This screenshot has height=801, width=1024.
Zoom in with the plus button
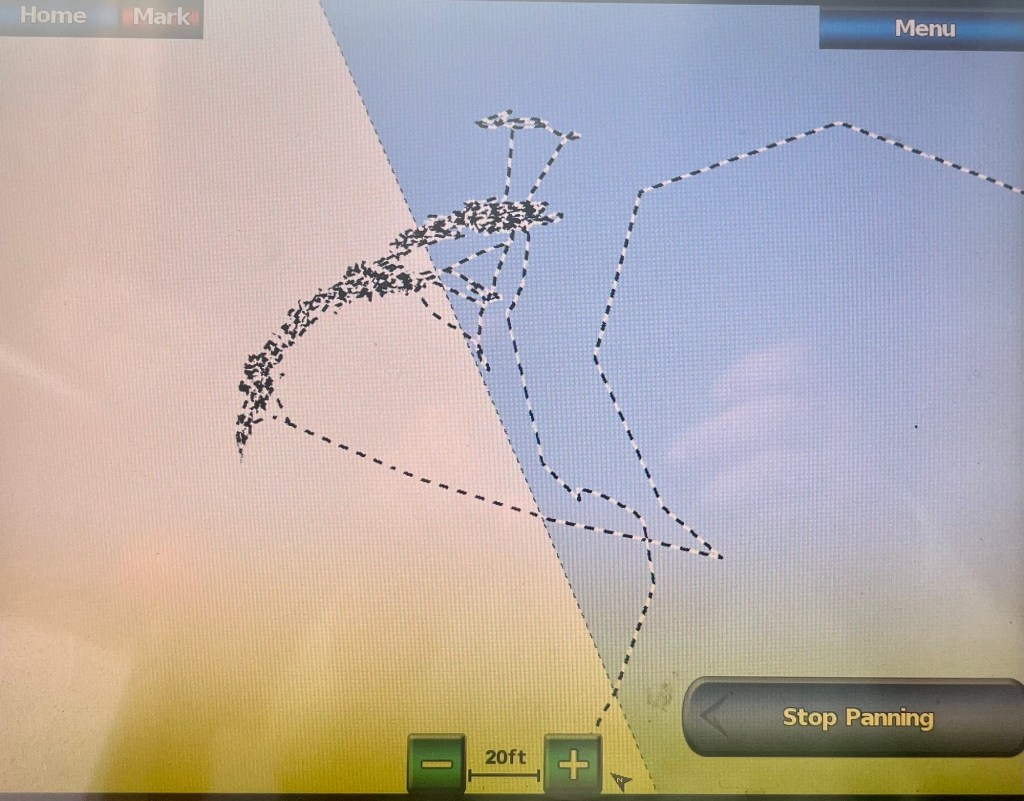point(573,765)
